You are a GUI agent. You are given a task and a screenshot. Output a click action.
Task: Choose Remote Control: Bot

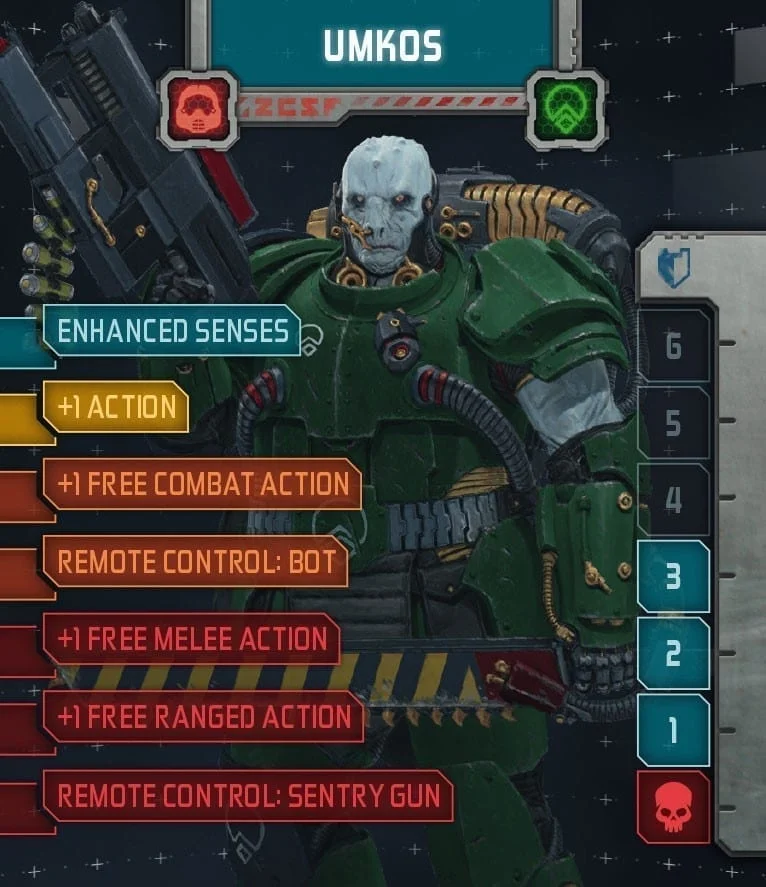click(196, 561)
